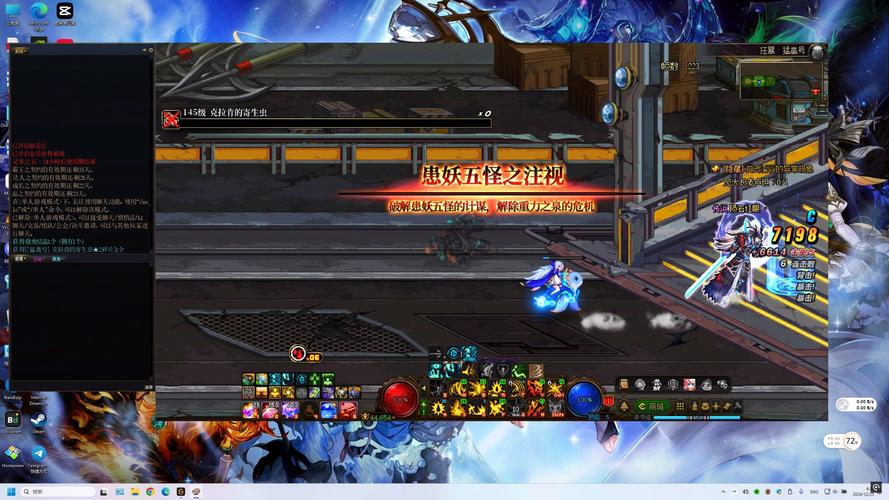Select the quest tracker entry under the minimap

768,177
